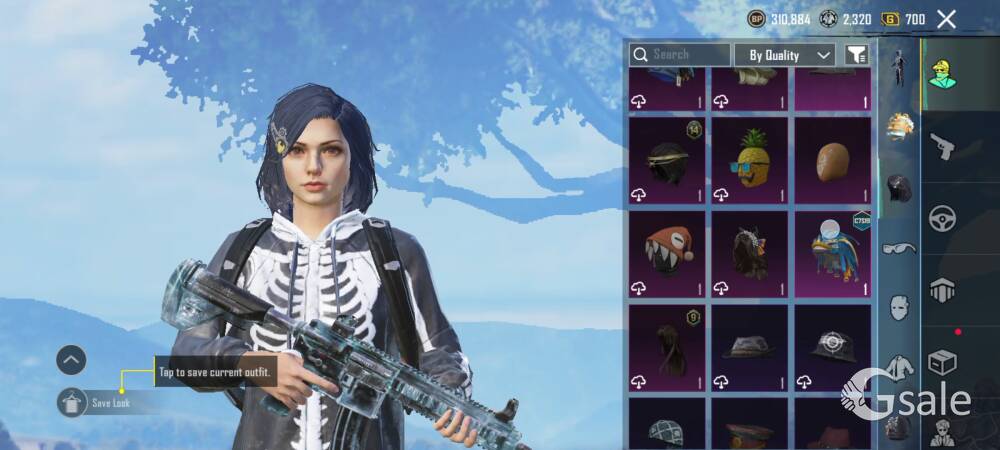Collapse the outfit panel with up arrow
This screenshot has height=450, width=1000.
point(71,360)
